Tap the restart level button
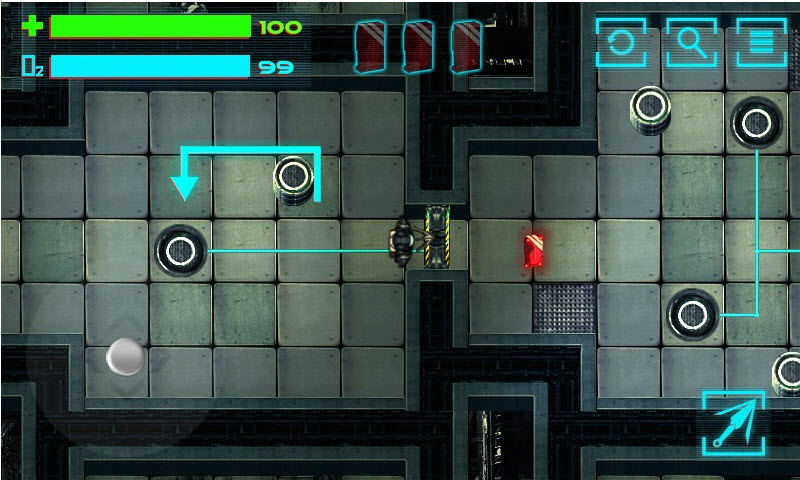 pos(621,43)
